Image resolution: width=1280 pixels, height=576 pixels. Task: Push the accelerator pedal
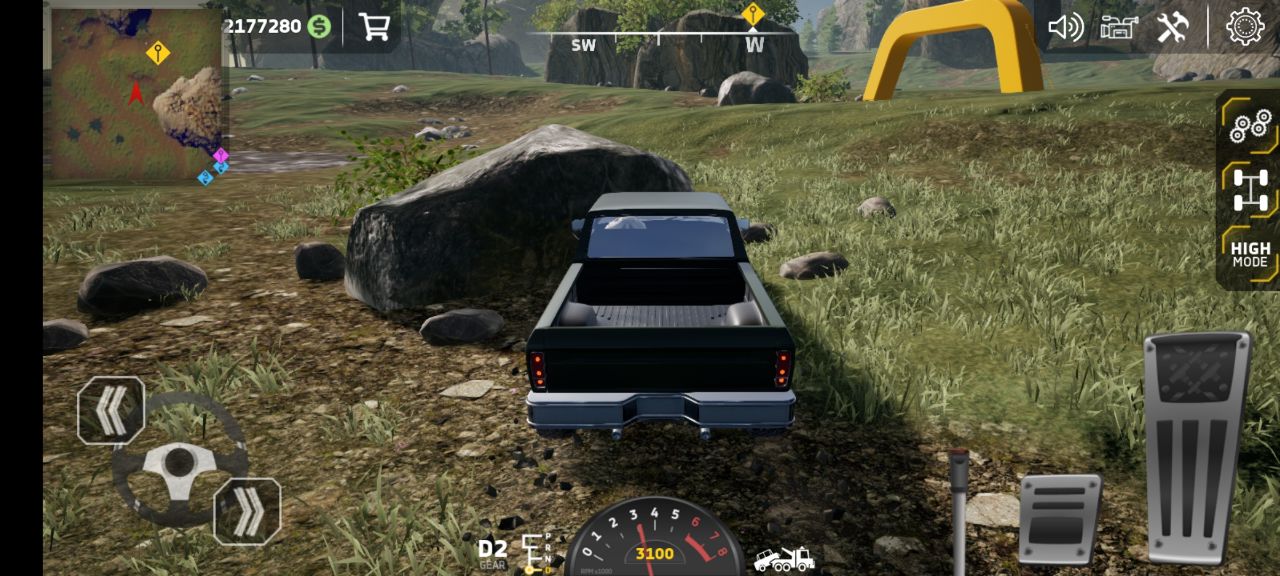(1196, 445)
